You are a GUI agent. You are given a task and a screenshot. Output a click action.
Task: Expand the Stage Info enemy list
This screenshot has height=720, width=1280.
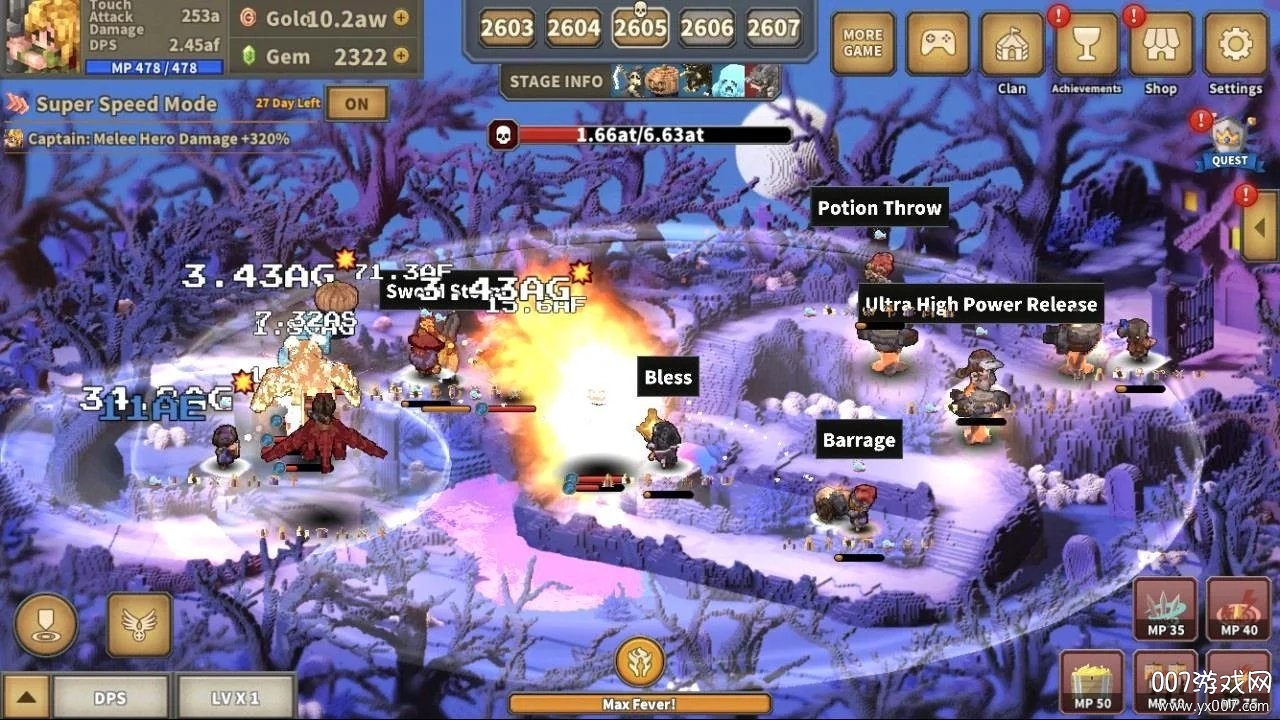pos(556,82)
